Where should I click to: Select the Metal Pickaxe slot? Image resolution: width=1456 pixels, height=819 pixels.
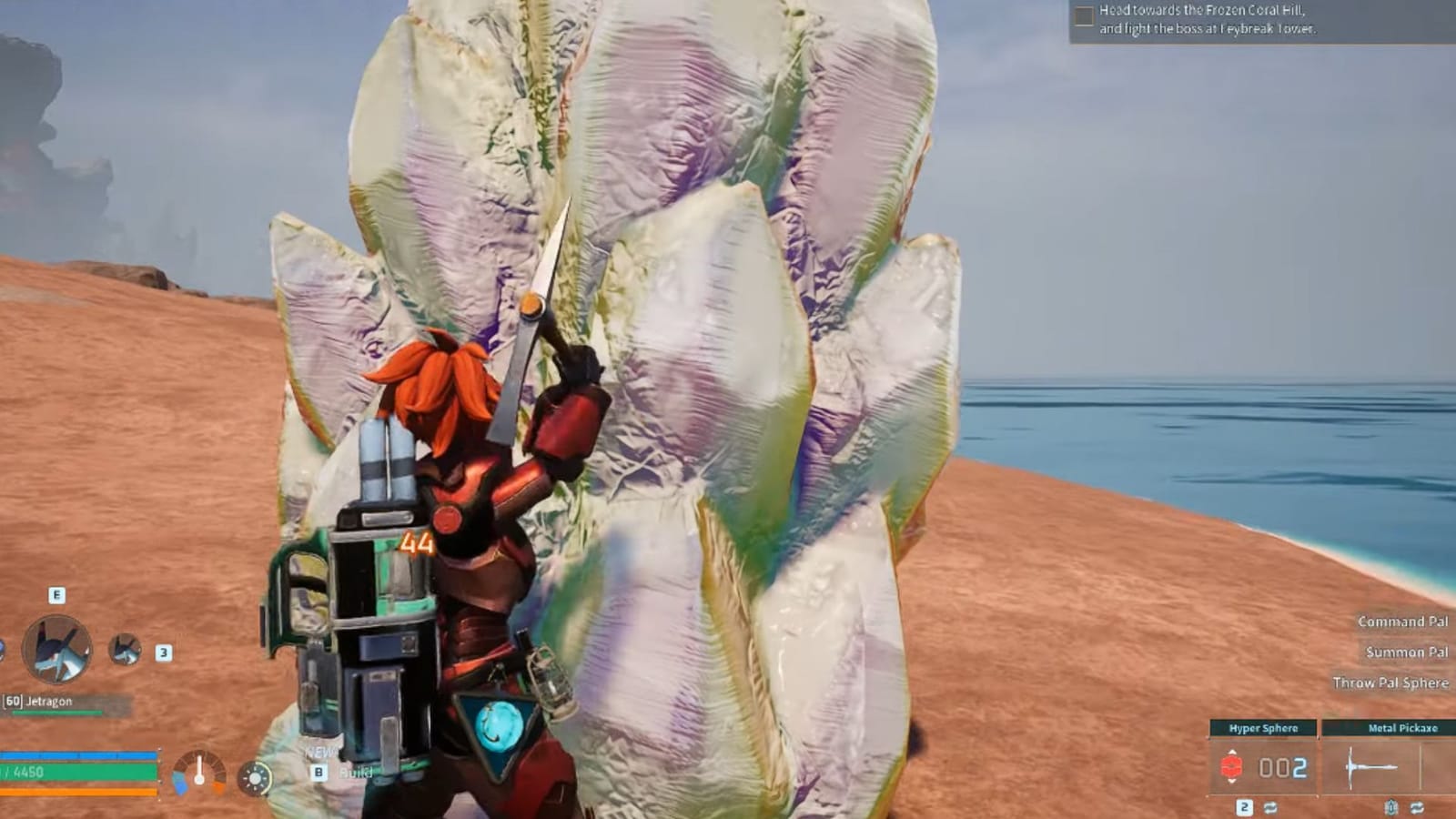pyautogui.click(x=1371, y=766)
